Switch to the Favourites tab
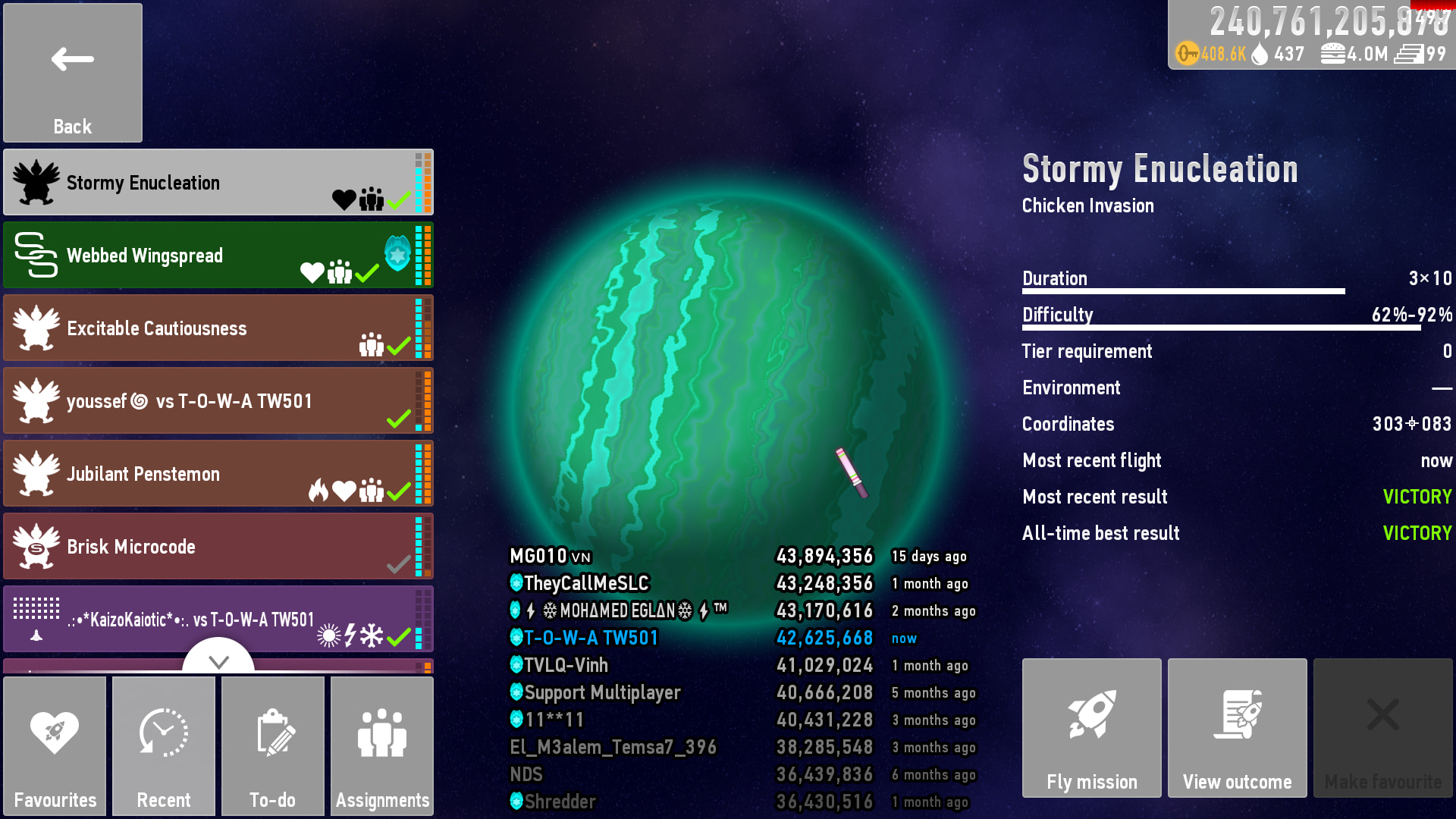This screenshot has width=1456, height=819. pyautogui.click(x=55, y=746)
